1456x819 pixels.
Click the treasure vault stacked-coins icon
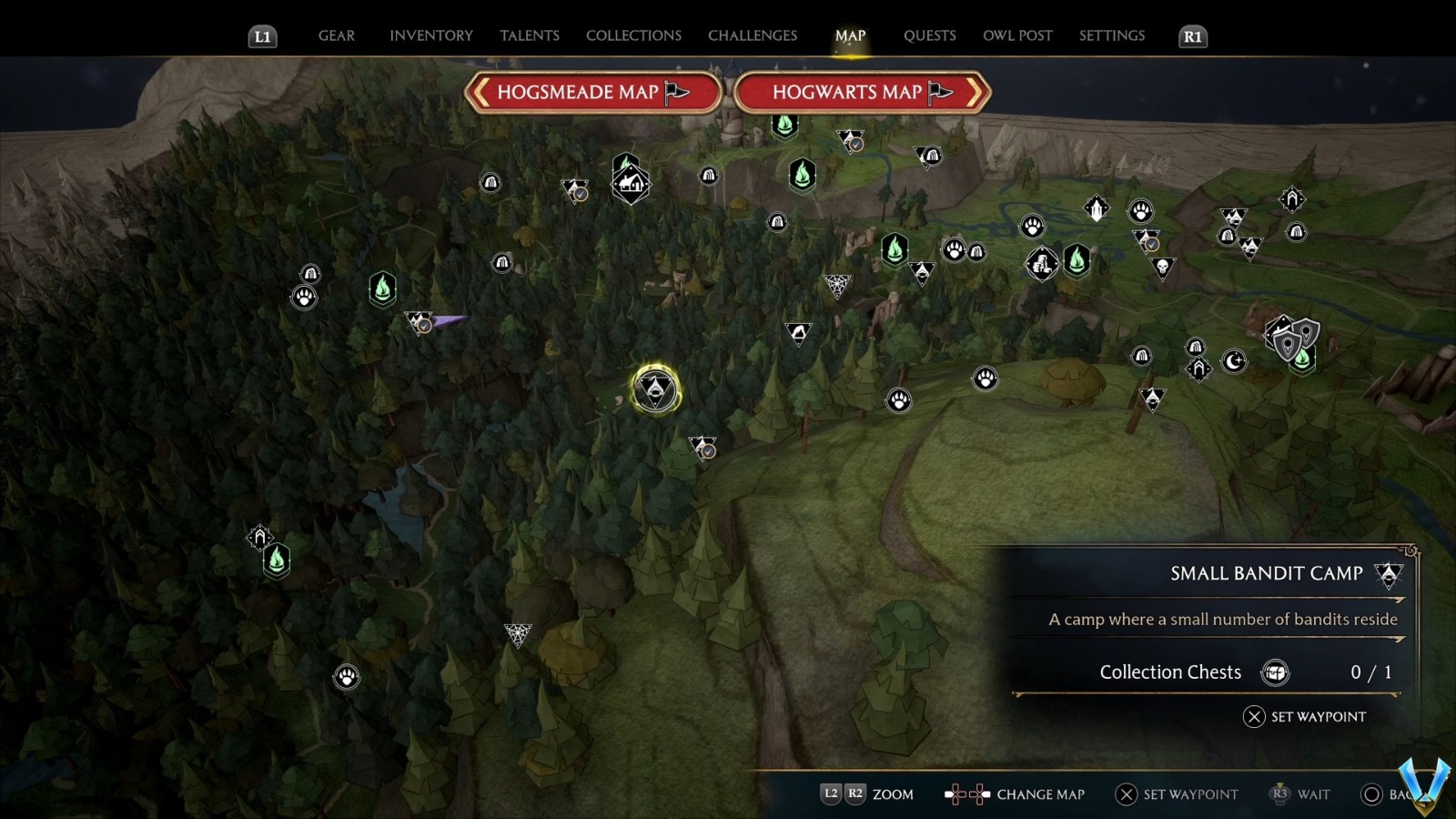(x=1042, y=263)
